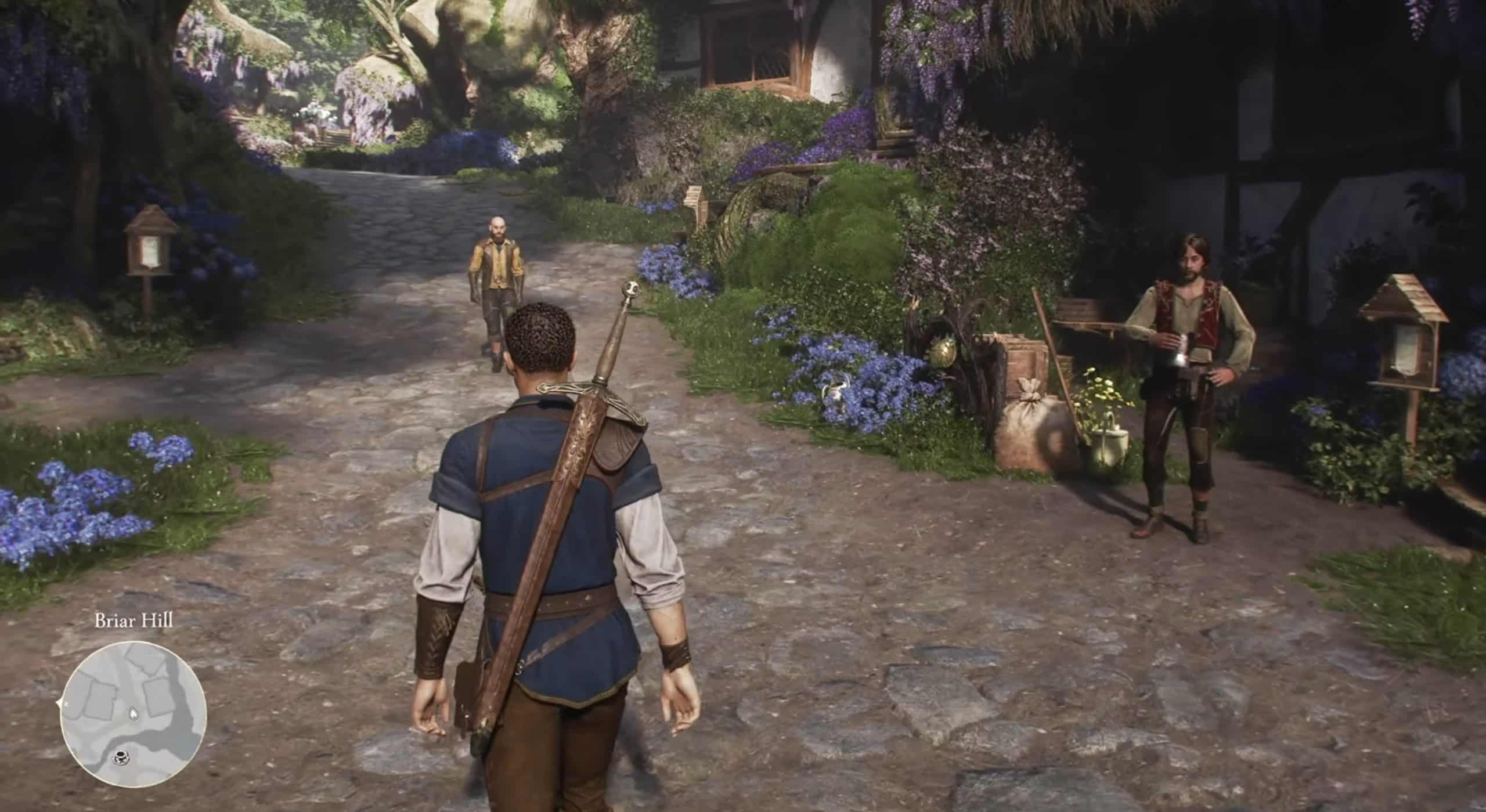This screenshot has height=812, width=1486.
Task: Select the well marker on the minimap
Action: pyautogui.click(x=121, y=773)
